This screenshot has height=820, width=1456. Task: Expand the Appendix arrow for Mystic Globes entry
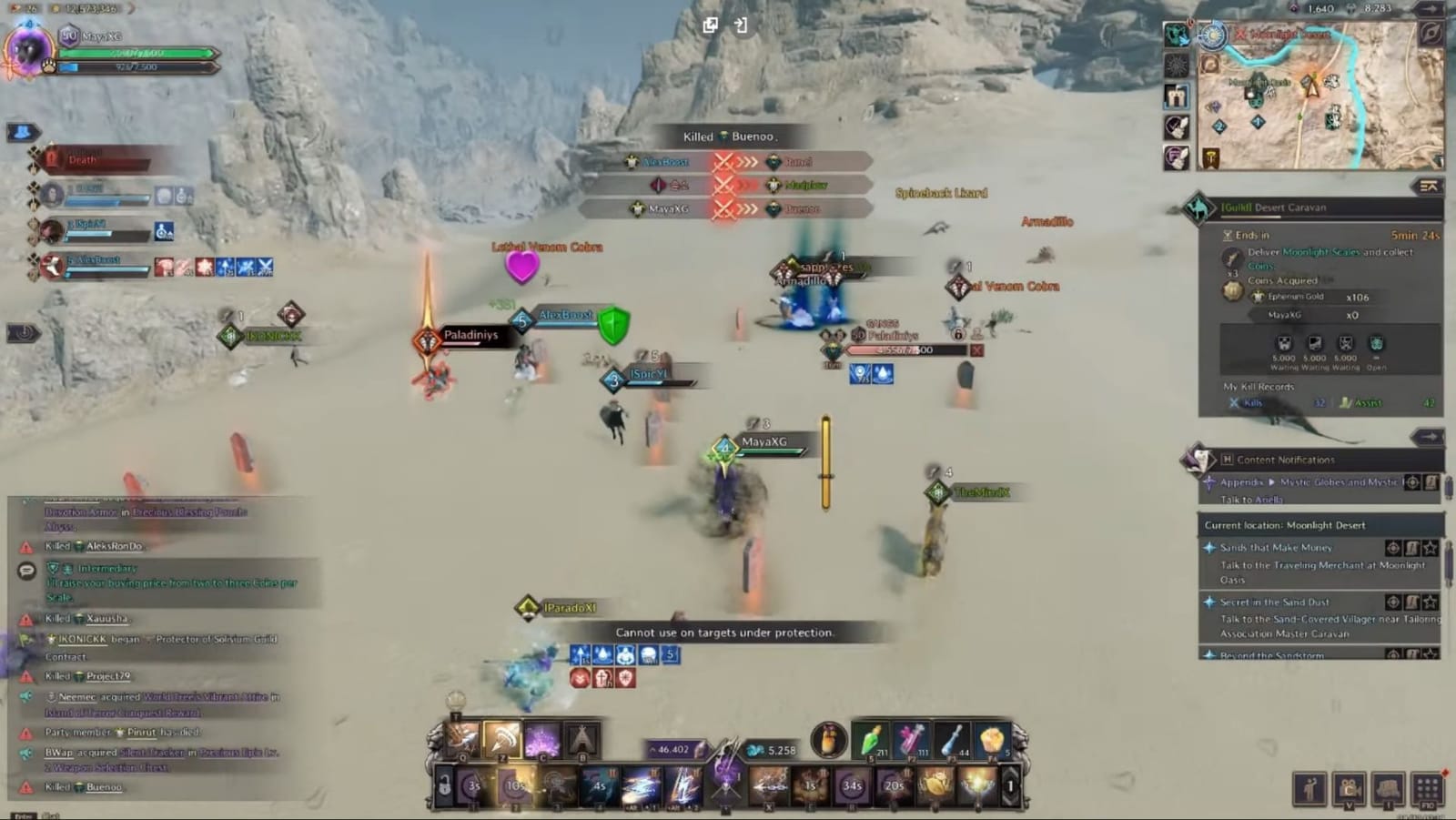point(1272,482)
